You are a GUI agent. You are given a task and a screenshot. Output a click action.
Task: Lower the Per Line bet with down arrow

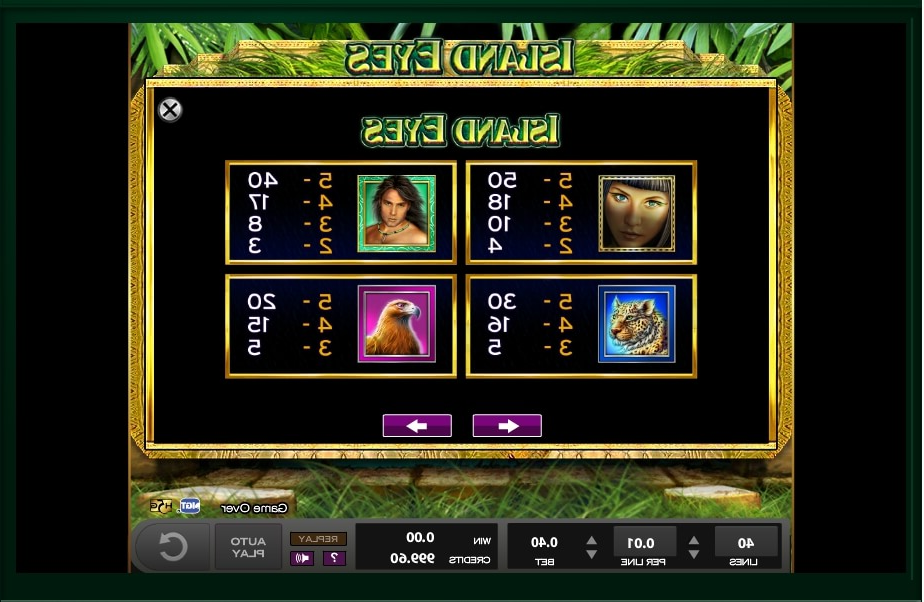tap(591, 554)
